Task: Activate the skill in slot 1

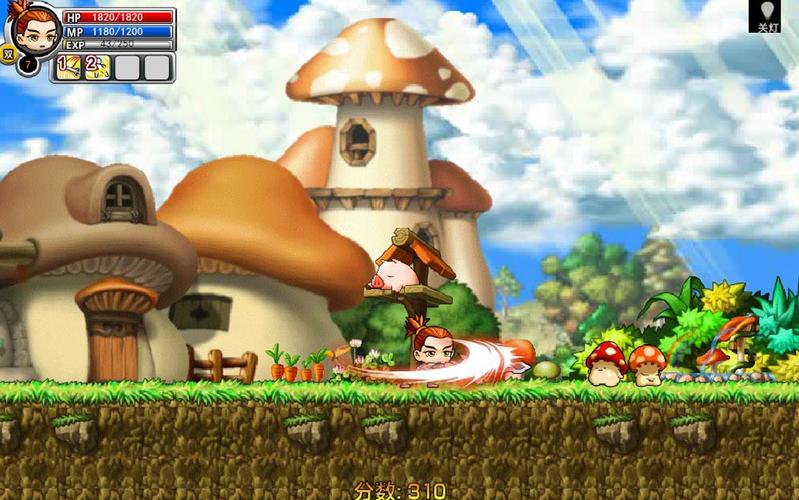Action: (x=69, y=67)
